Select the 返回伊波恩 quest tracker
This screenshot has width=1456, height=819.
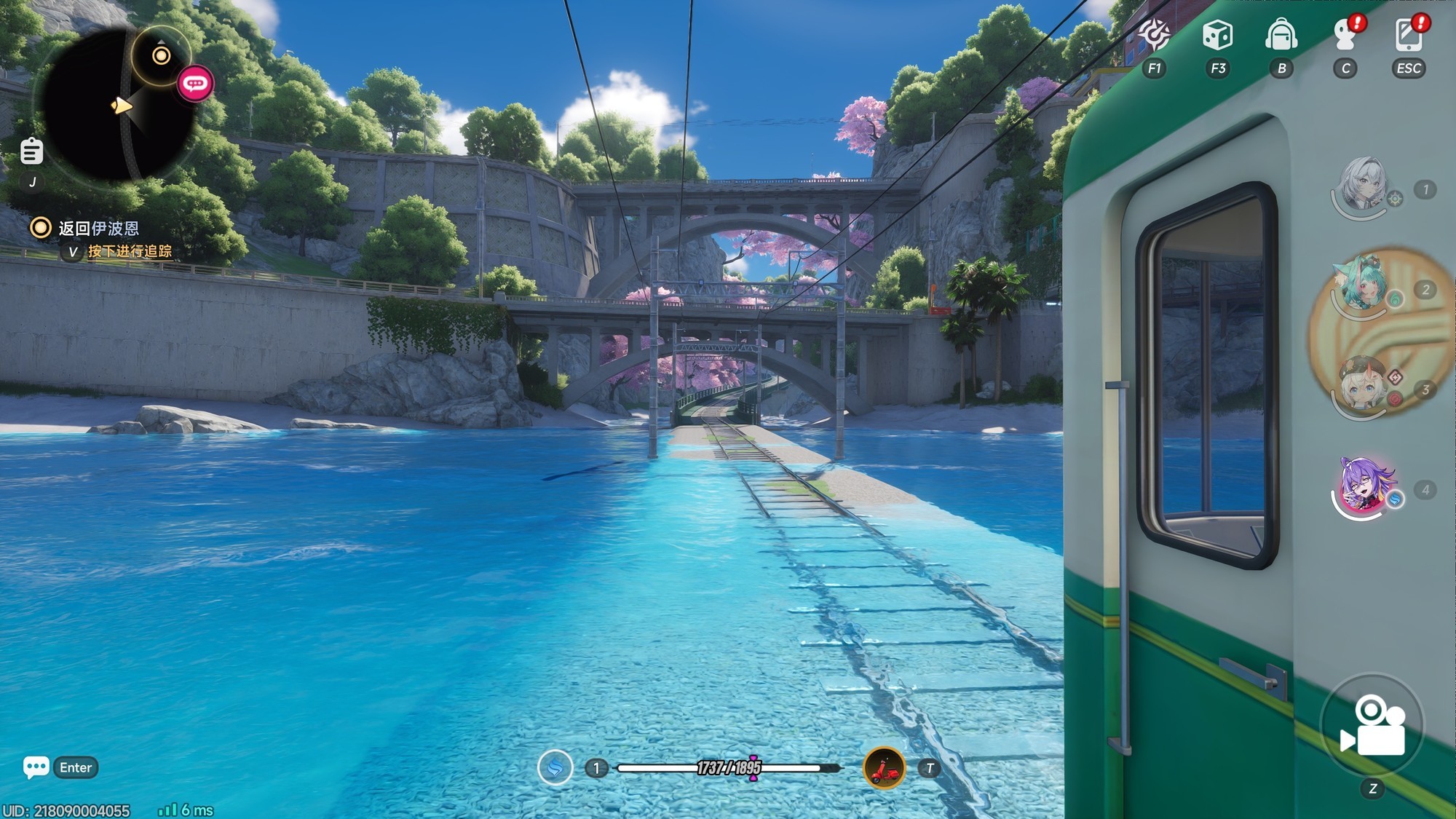(x=98, y=229)
